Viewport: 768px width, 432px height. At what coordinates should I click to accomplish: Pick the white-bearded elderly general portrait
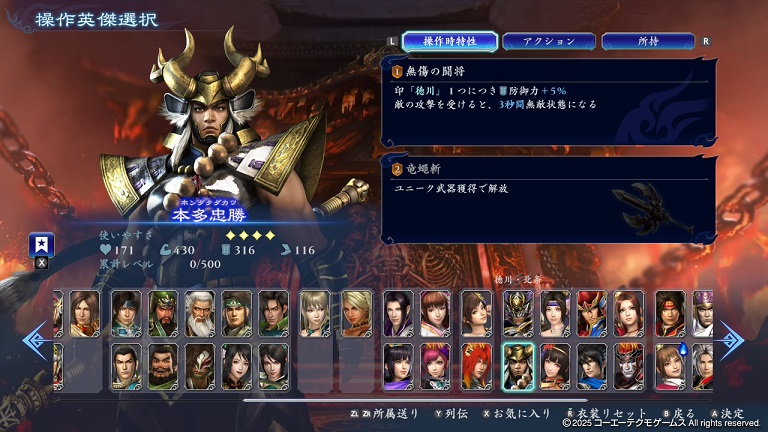pos(200,313)
